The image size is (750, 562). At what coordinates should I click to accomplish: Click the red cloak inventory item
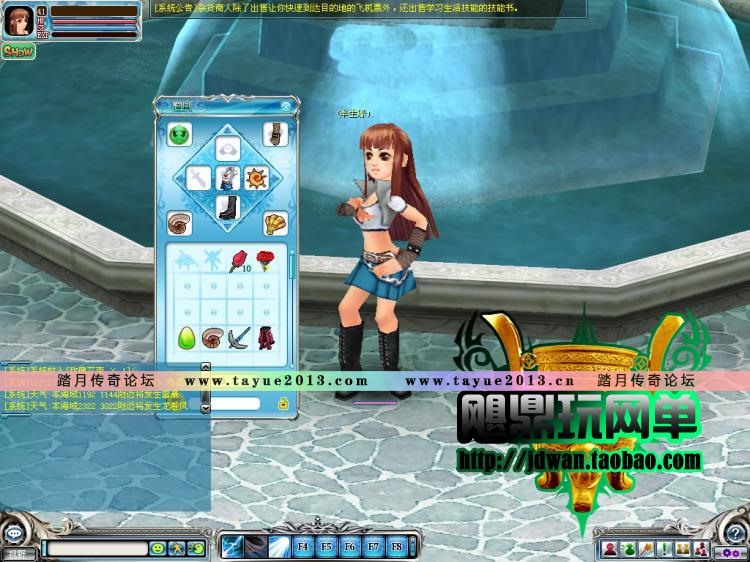265,337
